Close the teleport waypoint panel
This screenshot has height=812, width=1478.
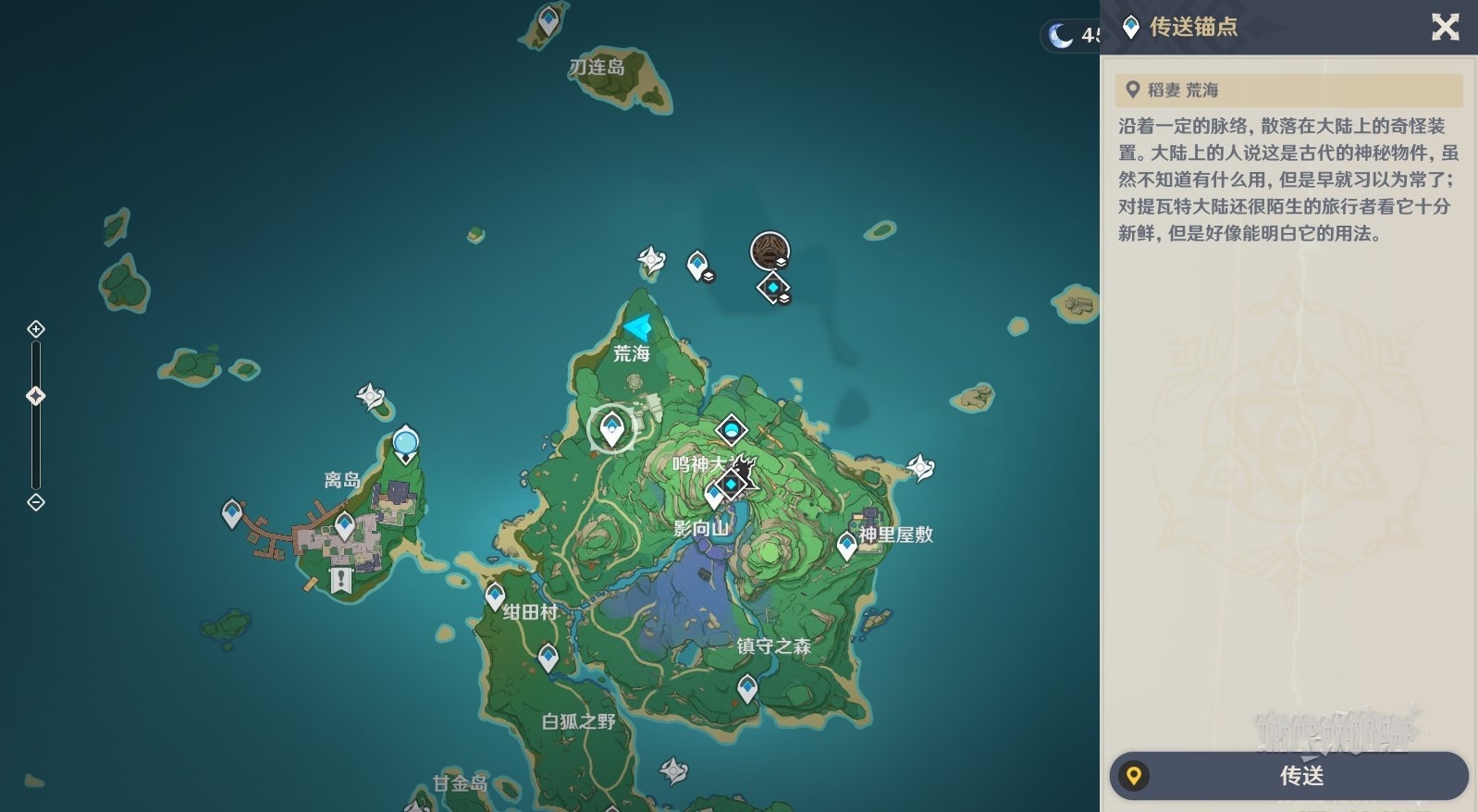(x=1445, y=27)
